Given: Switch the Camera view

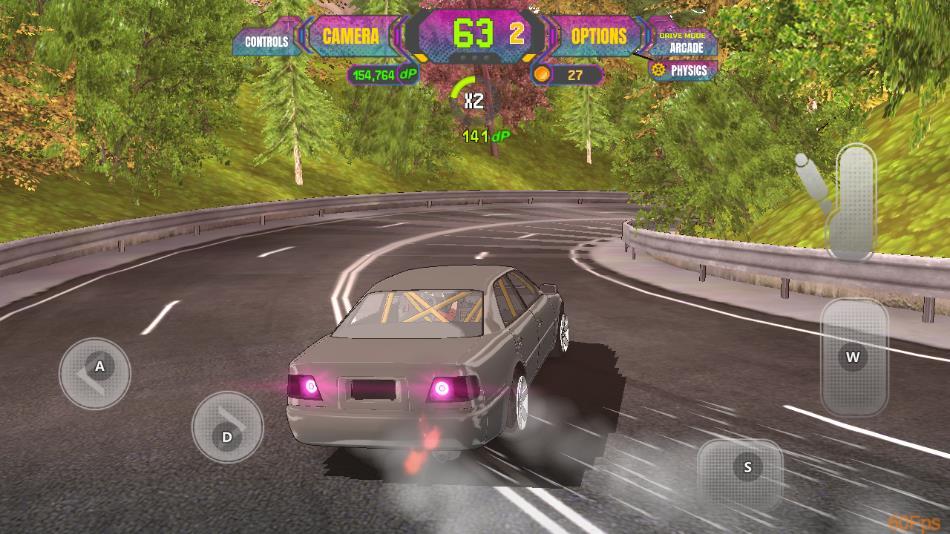Looking at the screenshot, I should pyautogui.click(x=350, y=37).
